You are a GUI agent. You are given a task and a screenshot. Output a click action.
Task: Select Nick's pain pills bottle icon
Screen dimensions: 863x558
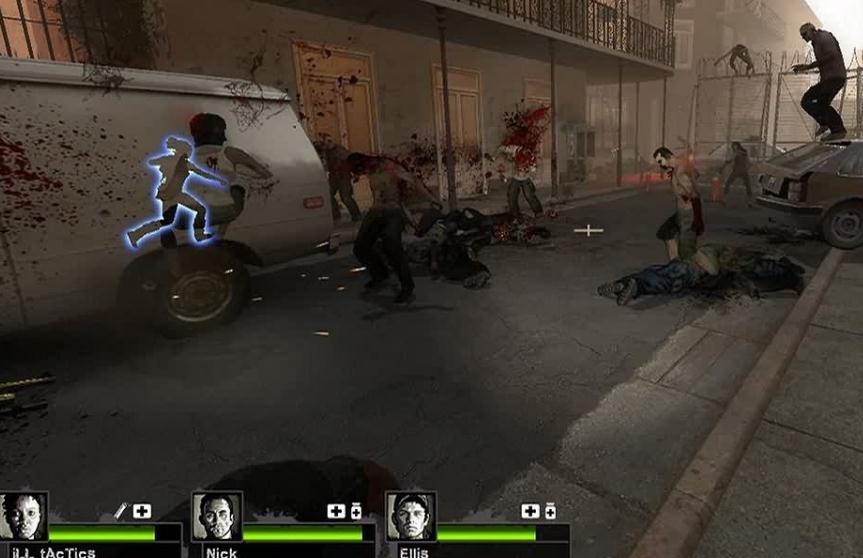click(356, 511)
